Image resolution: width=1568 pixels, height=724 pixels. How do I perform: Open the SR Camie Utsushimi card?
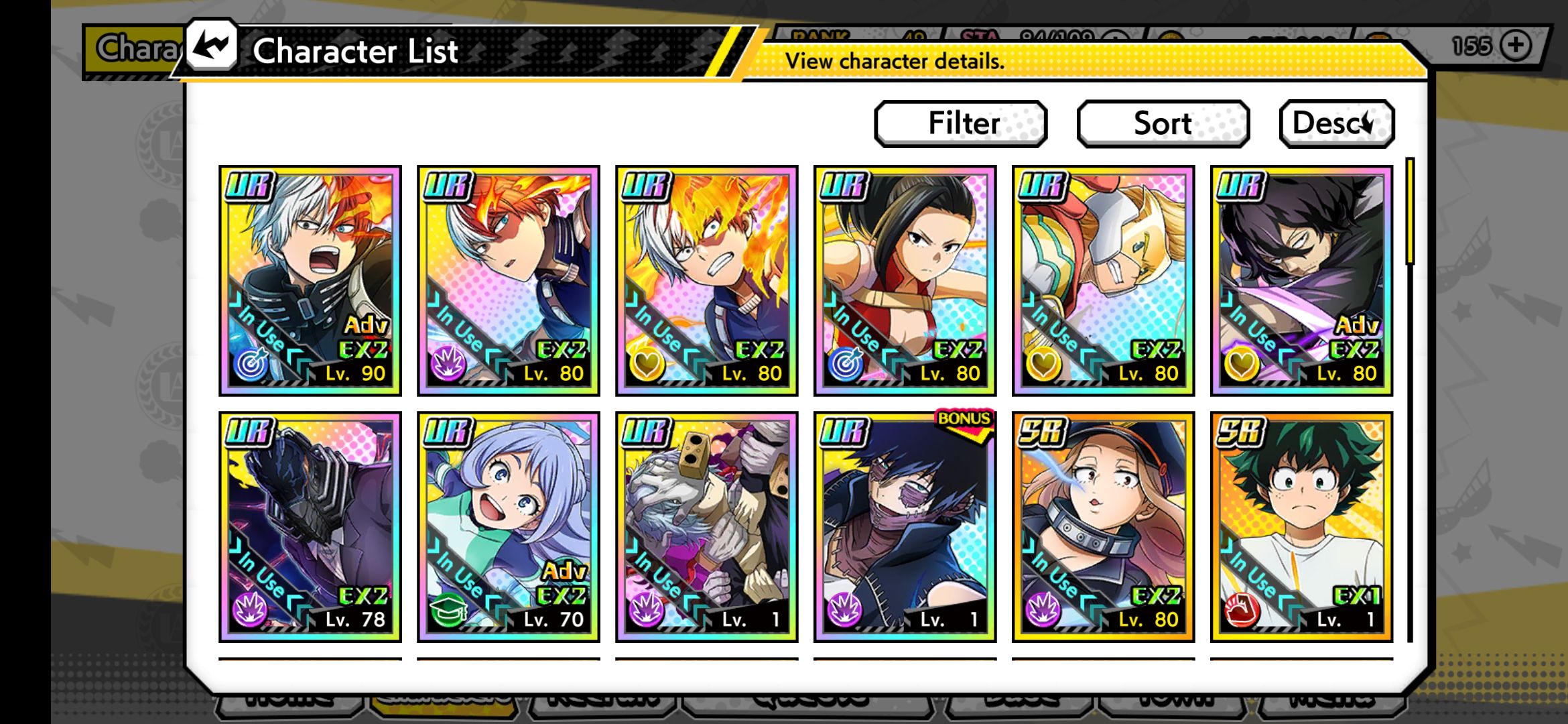pyautogui.click(x=1103, y=527)
